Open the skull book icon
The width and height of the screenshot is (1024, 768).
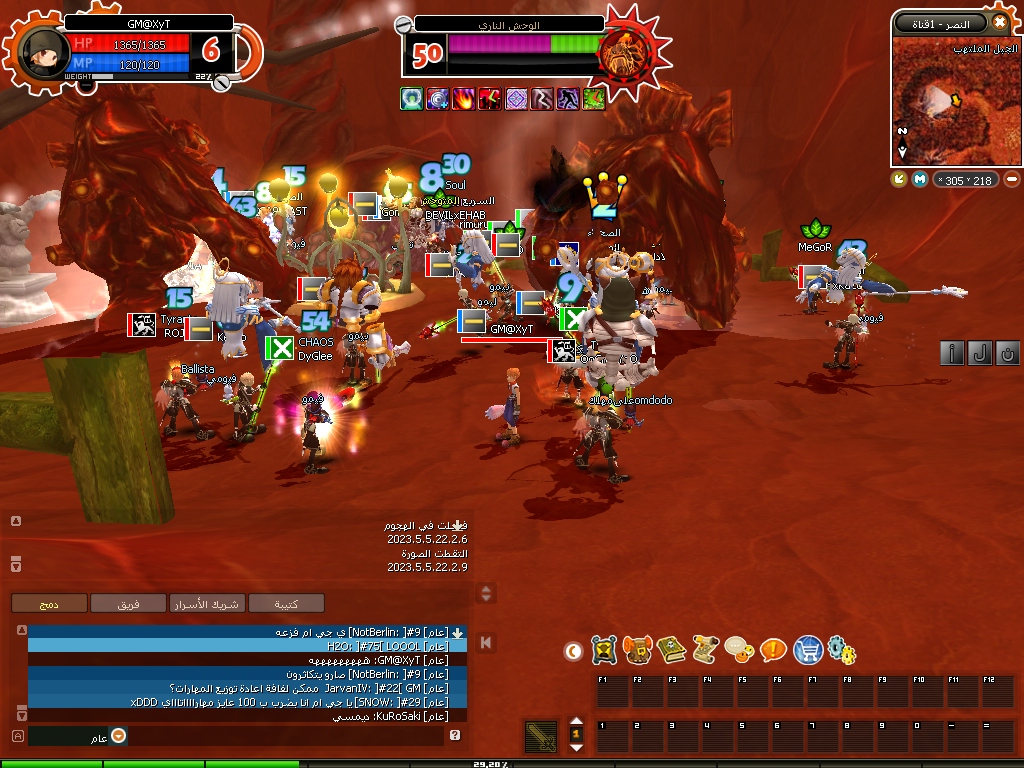671,650
